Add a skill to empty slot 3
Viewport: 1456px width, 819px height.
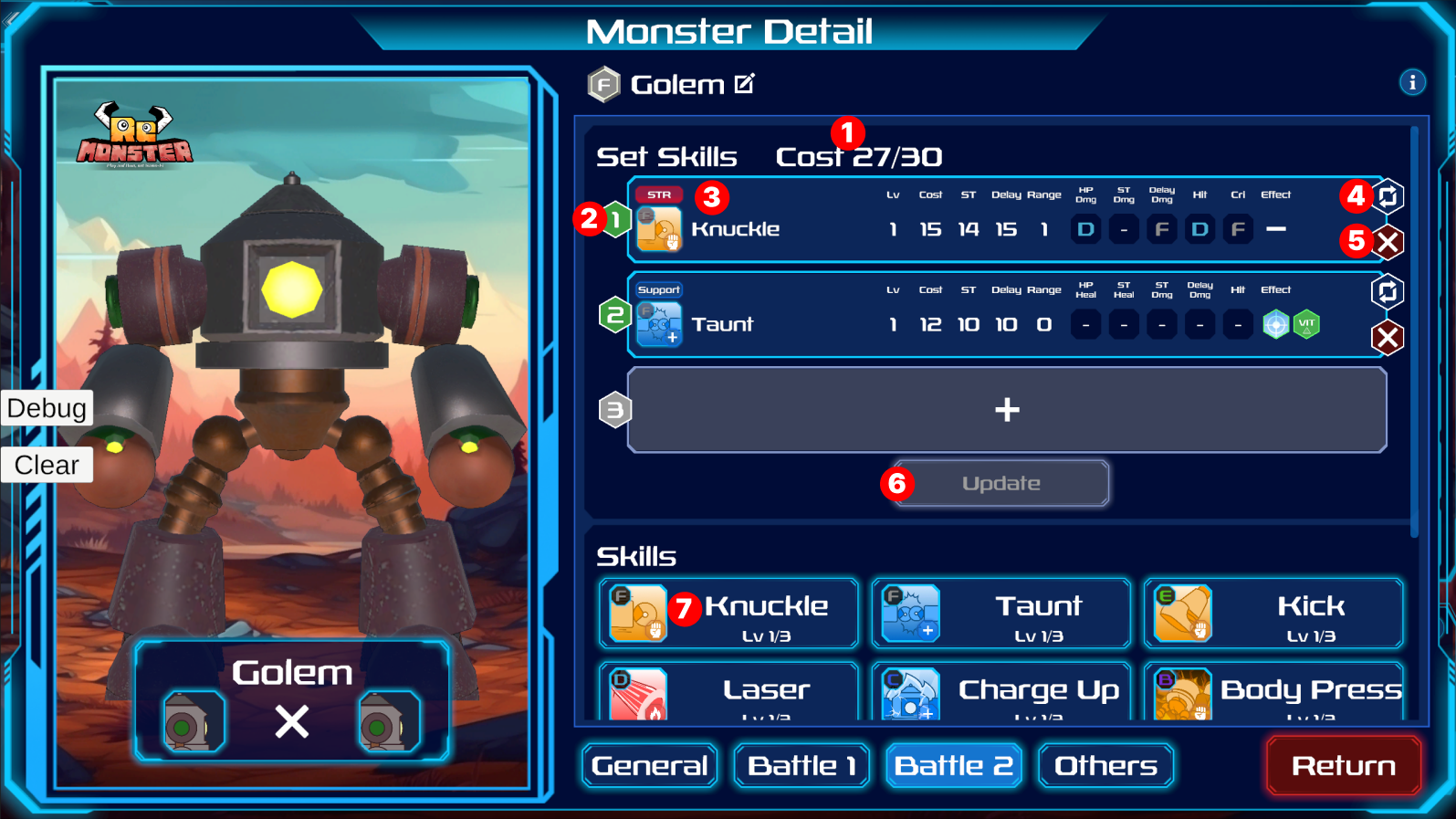tap(1007, 410)
